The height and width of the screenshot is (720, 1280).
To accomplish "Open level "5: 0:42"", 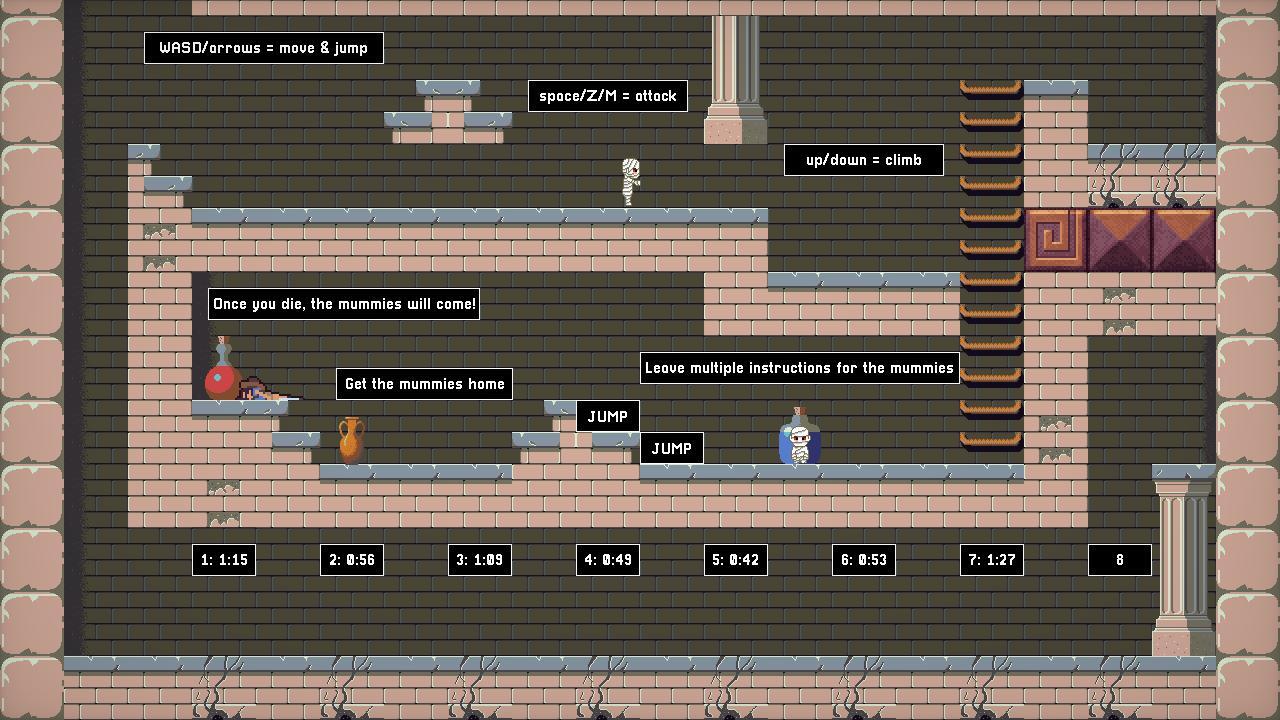I will [735, 560].
